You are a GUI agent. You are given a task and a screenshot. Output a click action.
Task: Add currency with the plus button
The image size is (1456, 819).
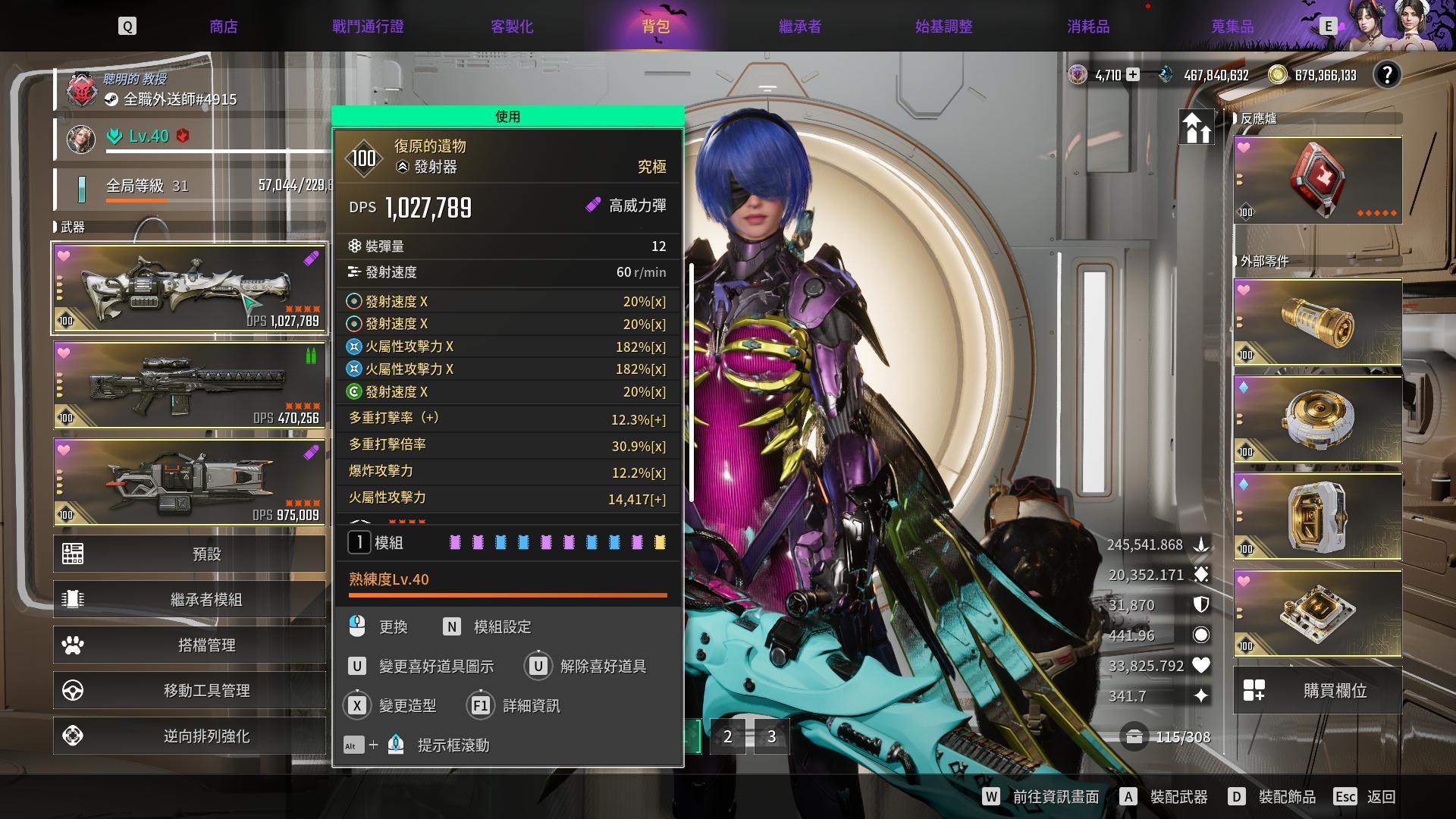(x=1132, y=75)
